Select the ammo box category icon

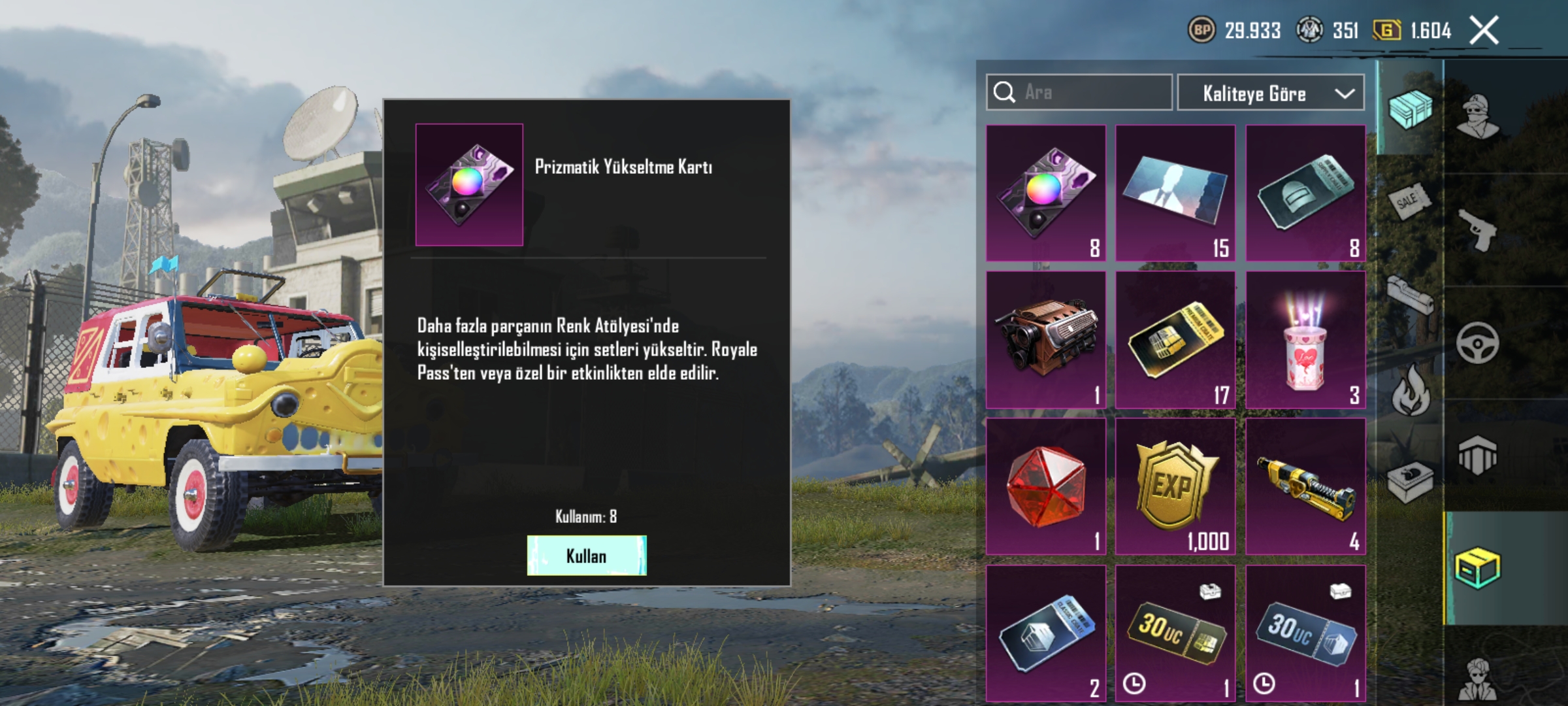click(x=1409, y=482)
